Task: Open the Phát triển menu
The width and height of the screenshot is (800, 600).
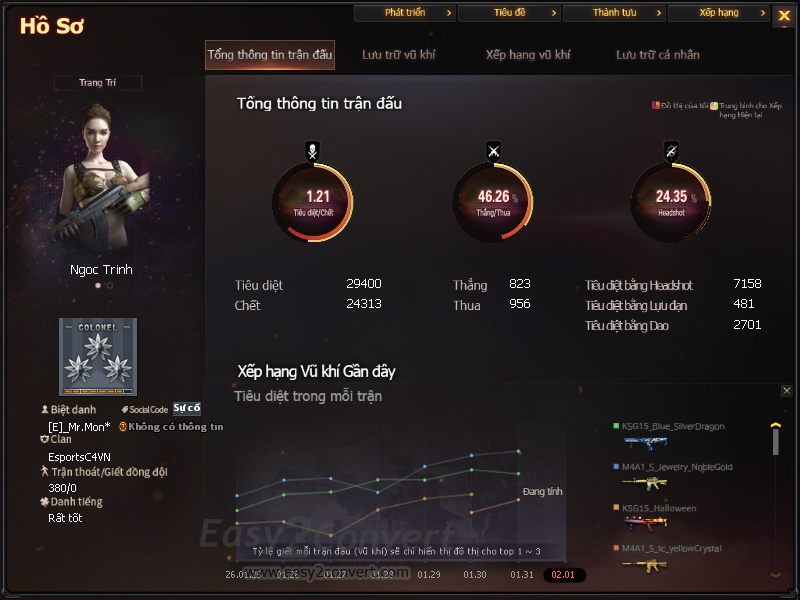Action: [405, 13]
